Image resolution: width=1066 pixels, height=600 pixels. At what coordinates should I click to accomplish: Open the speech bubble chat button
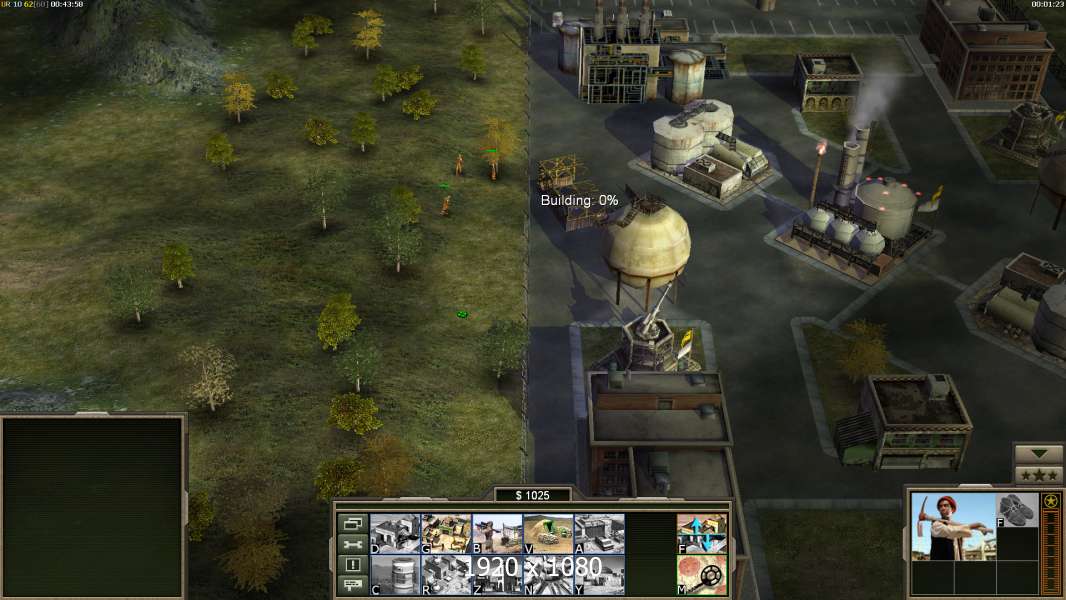click(x=352, y=586)
